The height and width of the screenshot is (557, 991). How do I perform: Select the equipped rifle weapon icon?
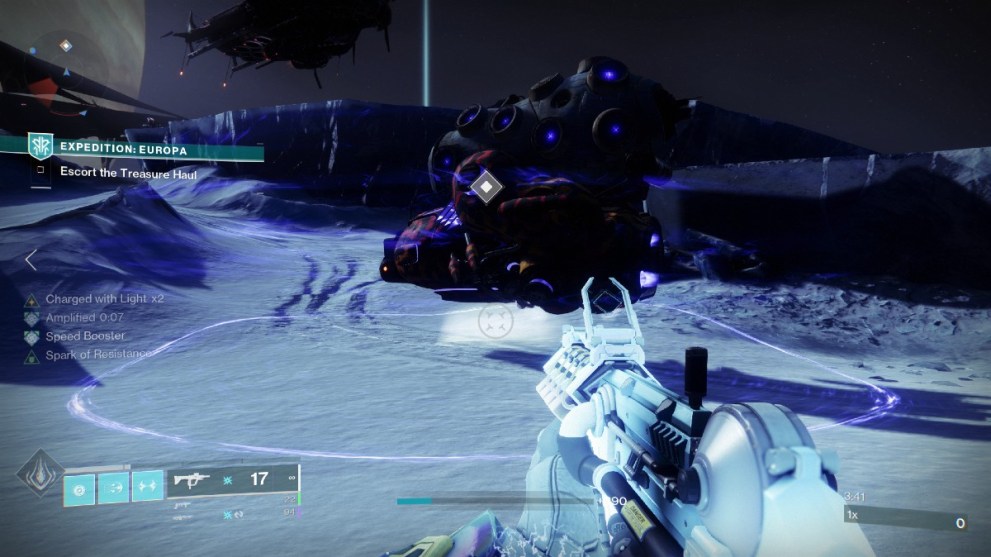pos(191,480)
